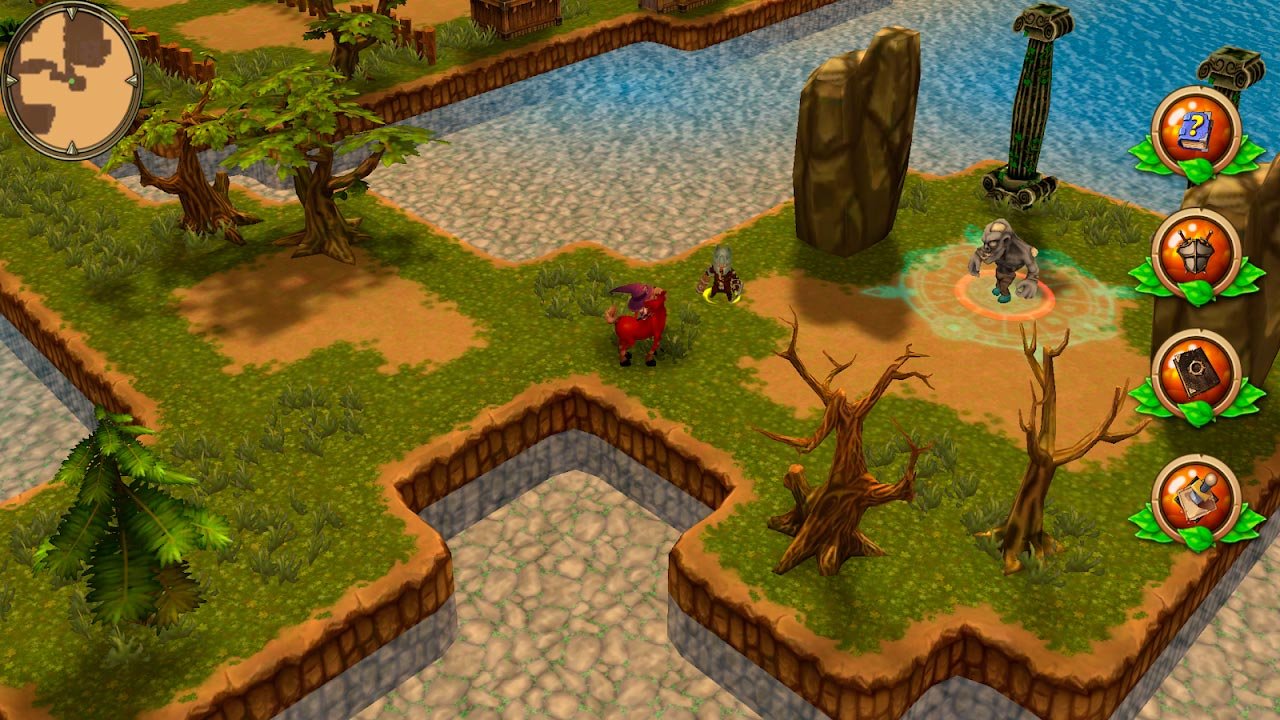Open the shield and crossed swords menu
1280x720 pixels.
1196,252
